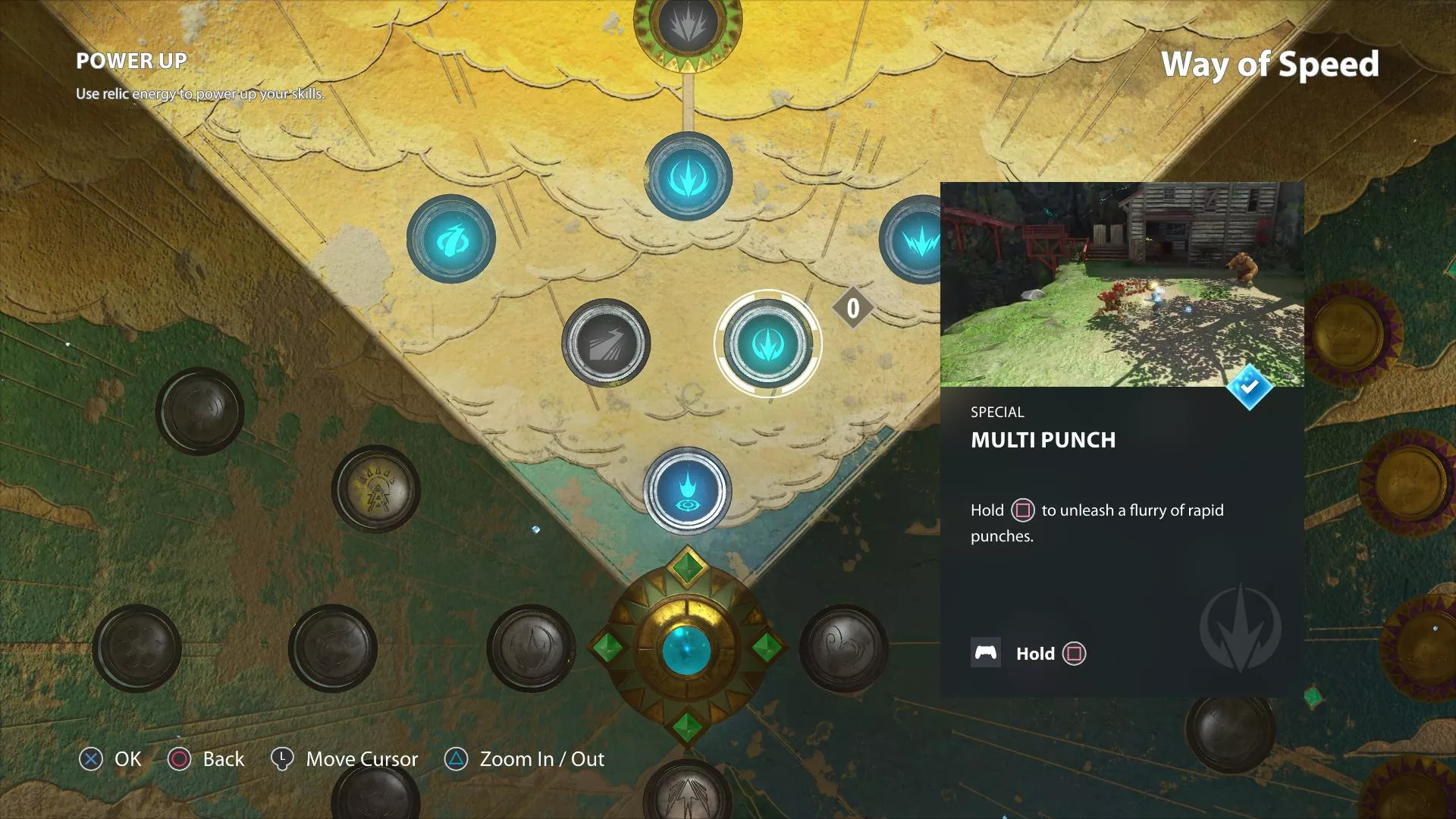Select the cyan swirl skill node

coord(451,240)
